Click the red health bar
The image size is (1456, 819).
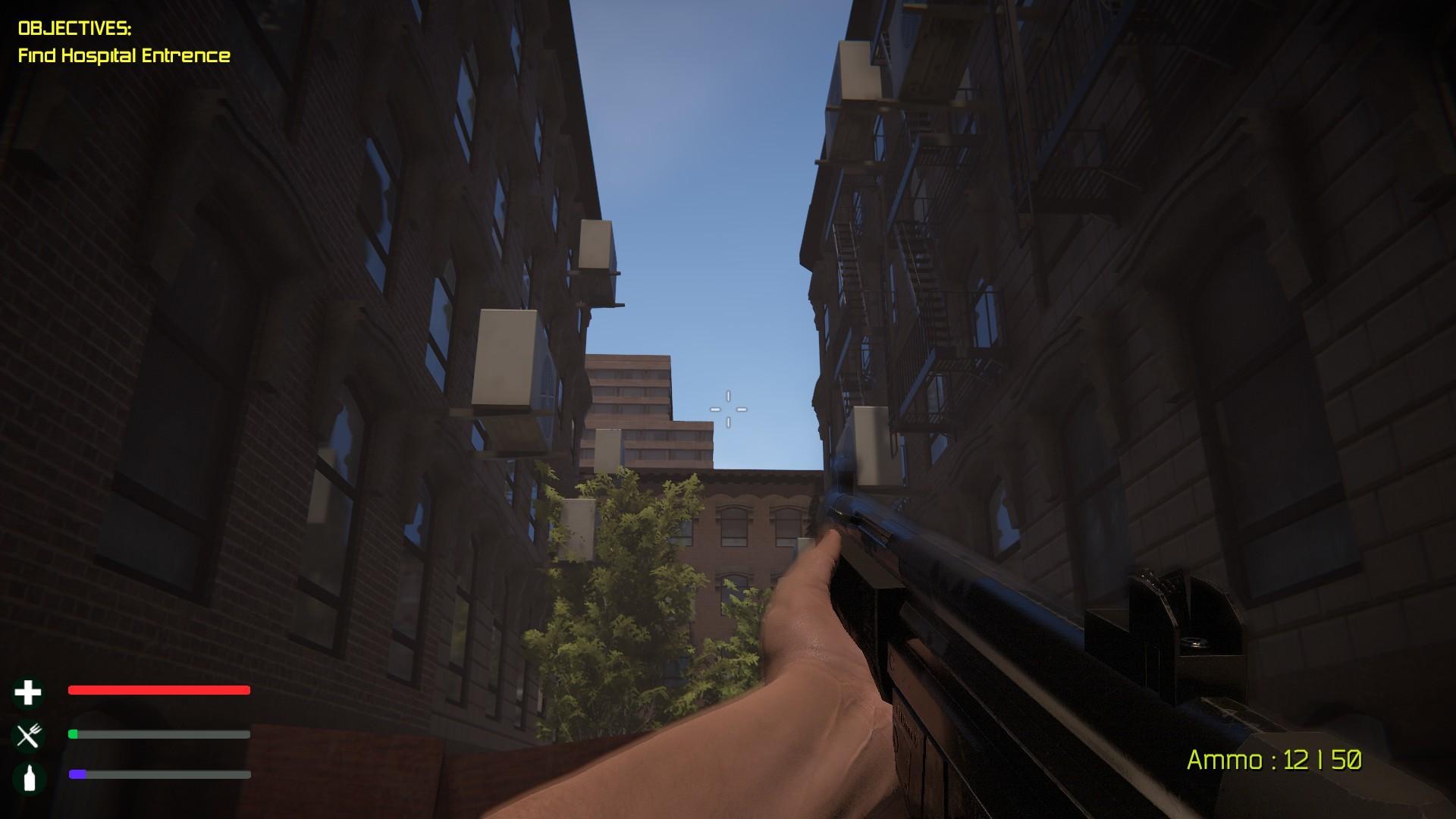point(158,690)
